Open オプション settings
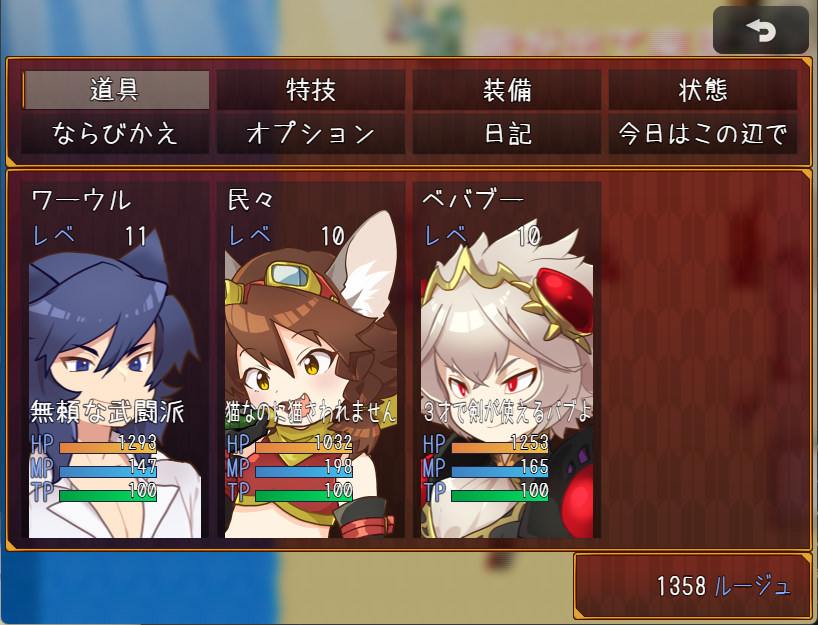Screen dimensions: 818x625 311,133
